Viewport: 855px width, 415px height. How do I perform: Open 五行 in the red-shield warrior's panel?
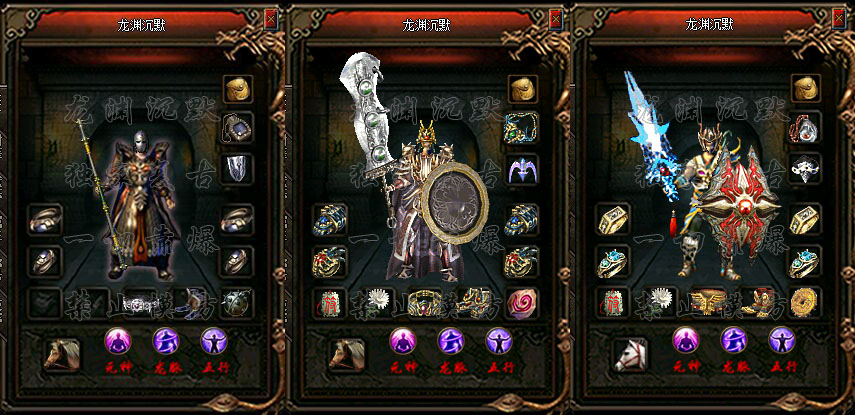pyautogui.click(x=782, y=343)
